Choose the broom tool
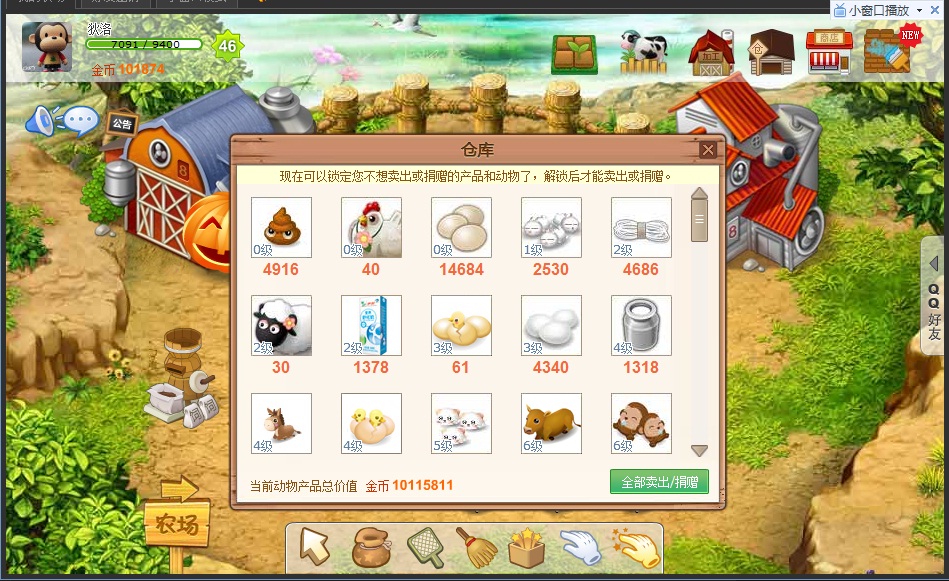 coord(475,547)
